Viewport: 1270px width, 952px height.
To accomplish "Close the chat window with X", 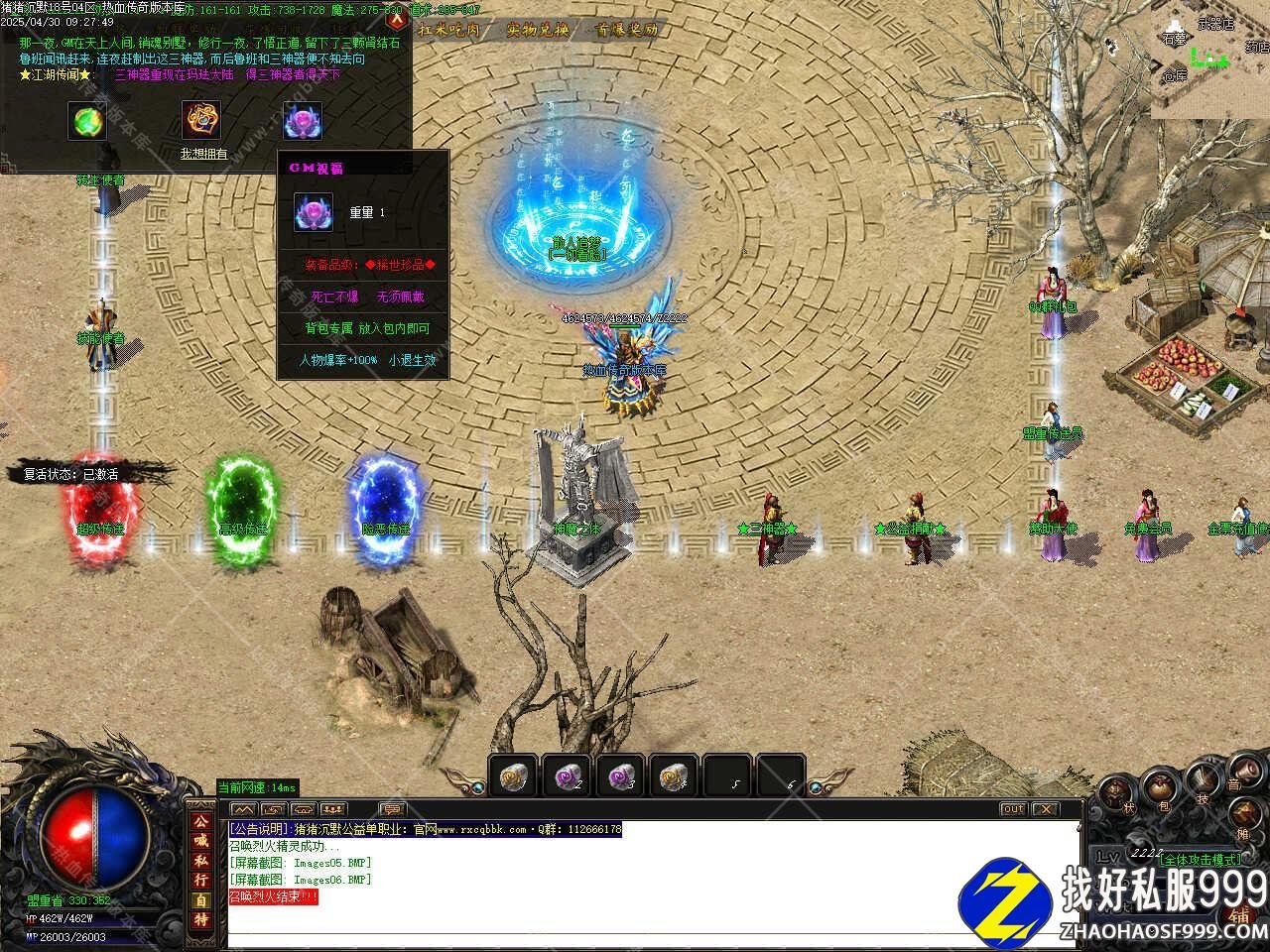I will [1046, 809].
